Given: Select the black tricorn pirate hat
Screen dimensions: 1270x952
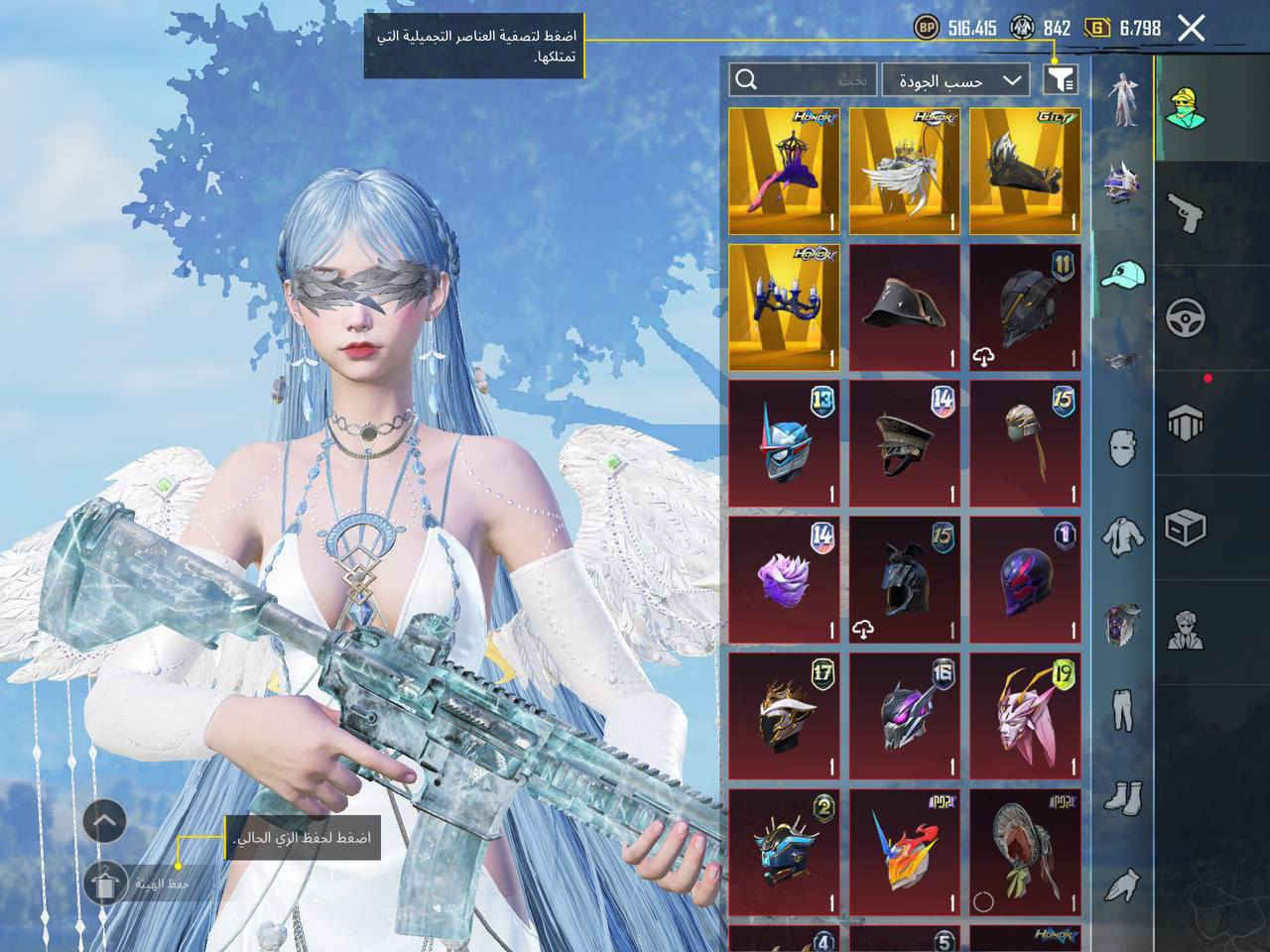Looking at the screenshot, I should tap(904, 307).
